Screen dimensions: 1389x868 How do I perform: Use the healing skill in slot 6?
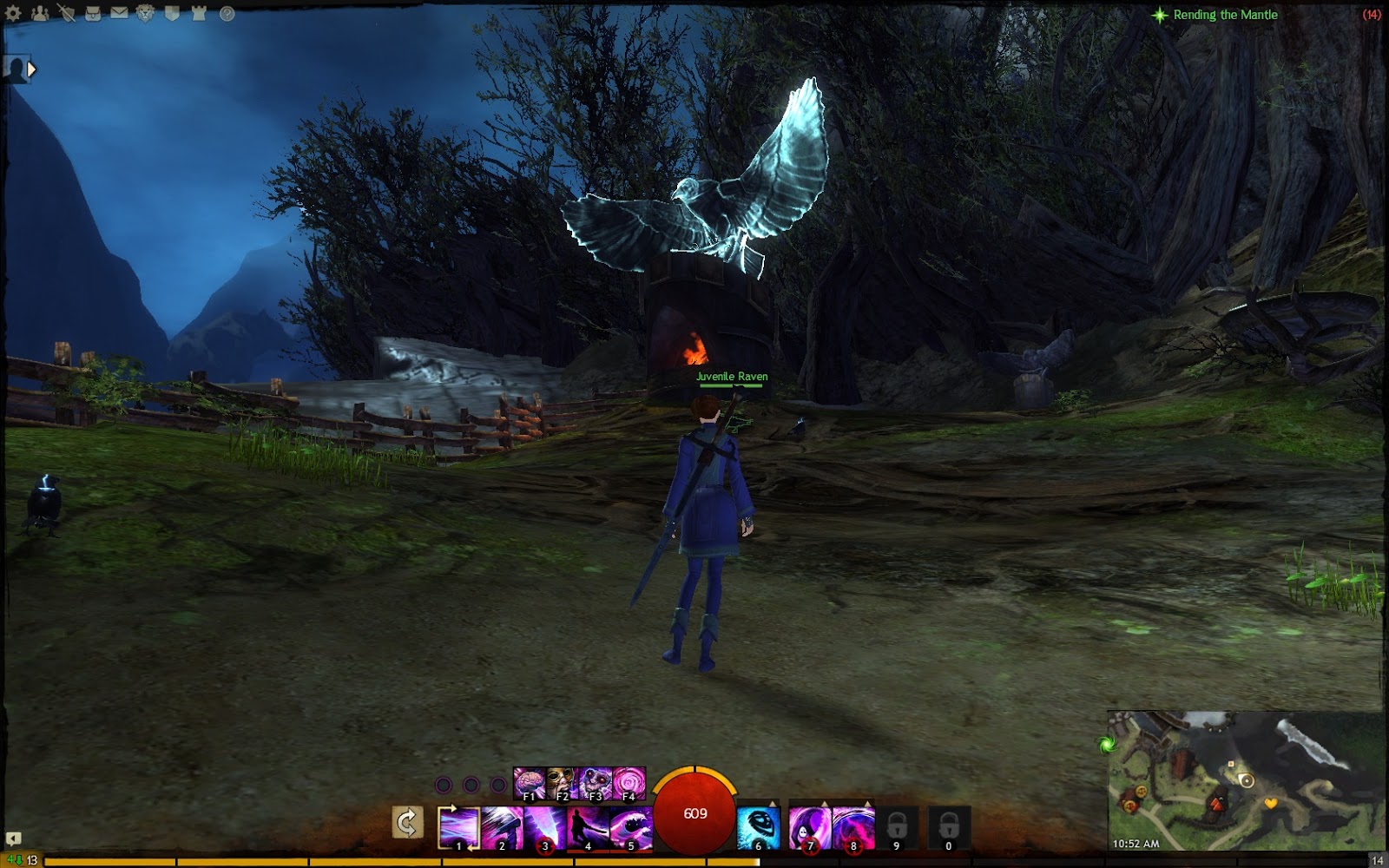(759, 825)
